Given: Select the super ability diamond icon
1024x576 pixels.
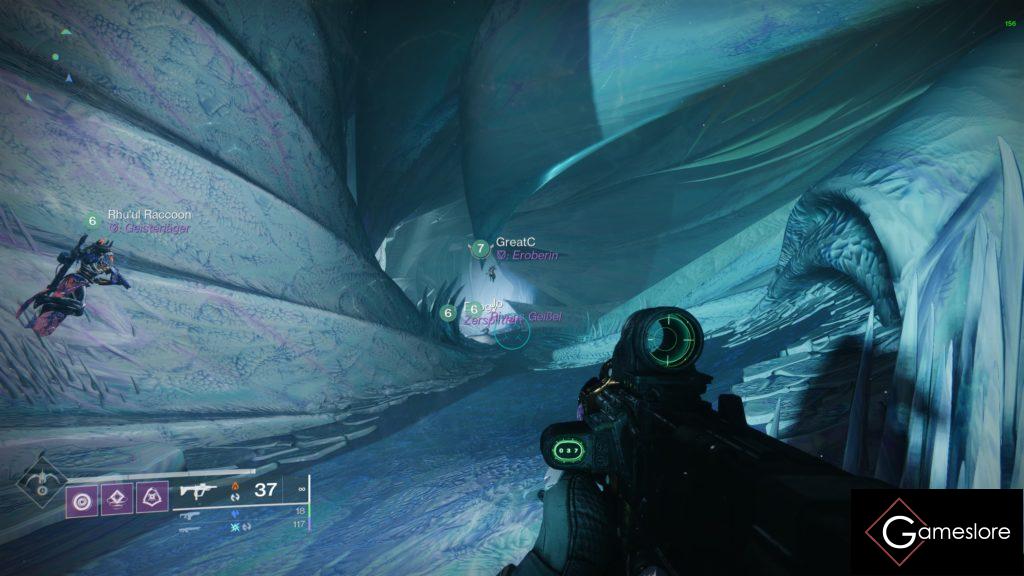Looking at the screenshot, I should pos(41,483).
